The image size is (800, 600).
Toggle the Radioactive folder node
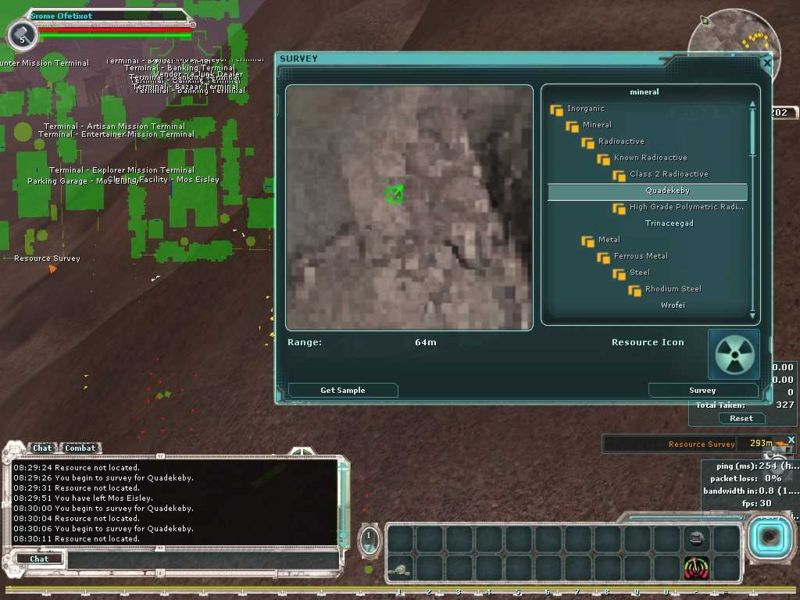[588, 142]
